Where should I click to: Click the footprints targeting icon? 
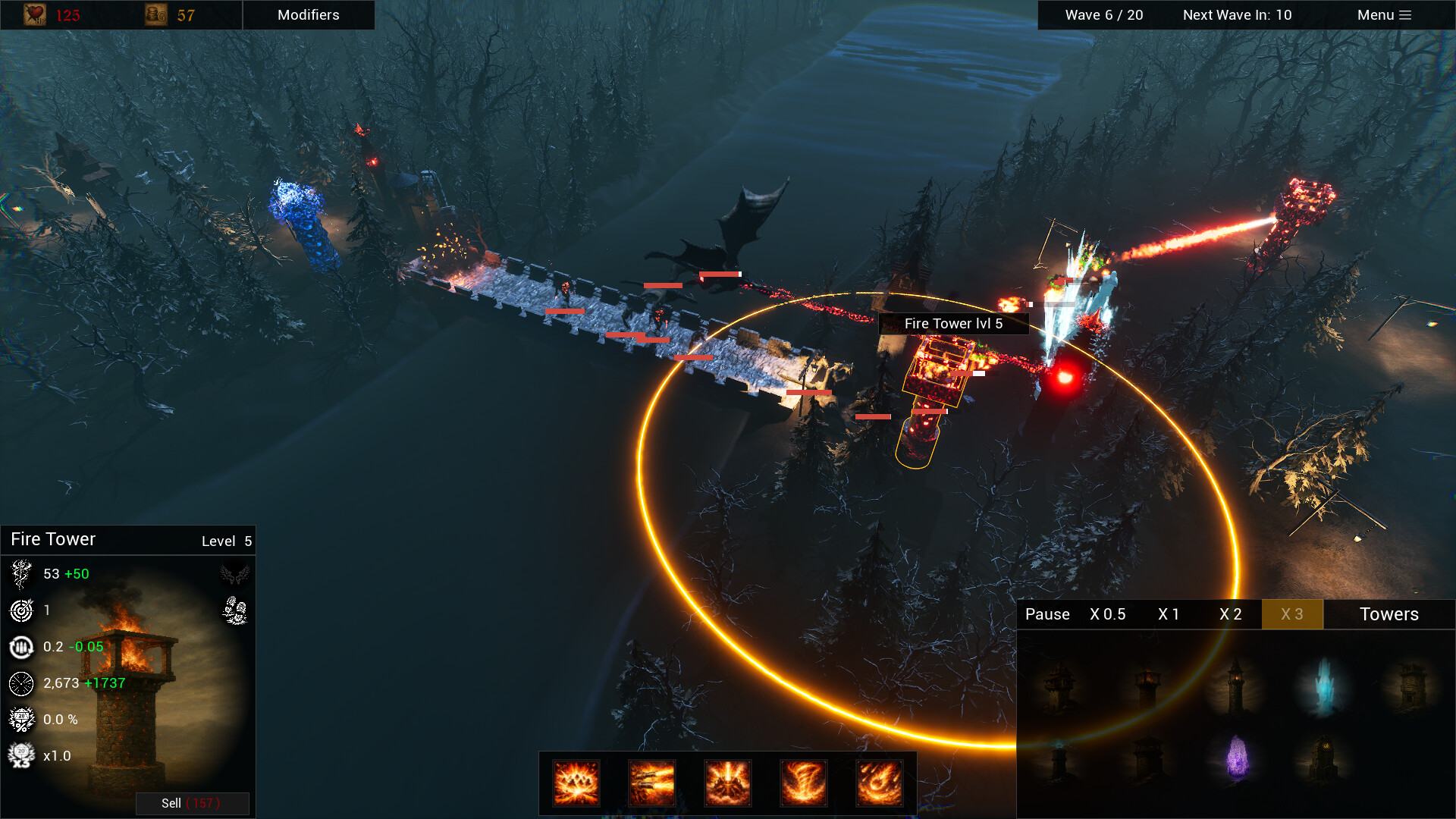235,610
